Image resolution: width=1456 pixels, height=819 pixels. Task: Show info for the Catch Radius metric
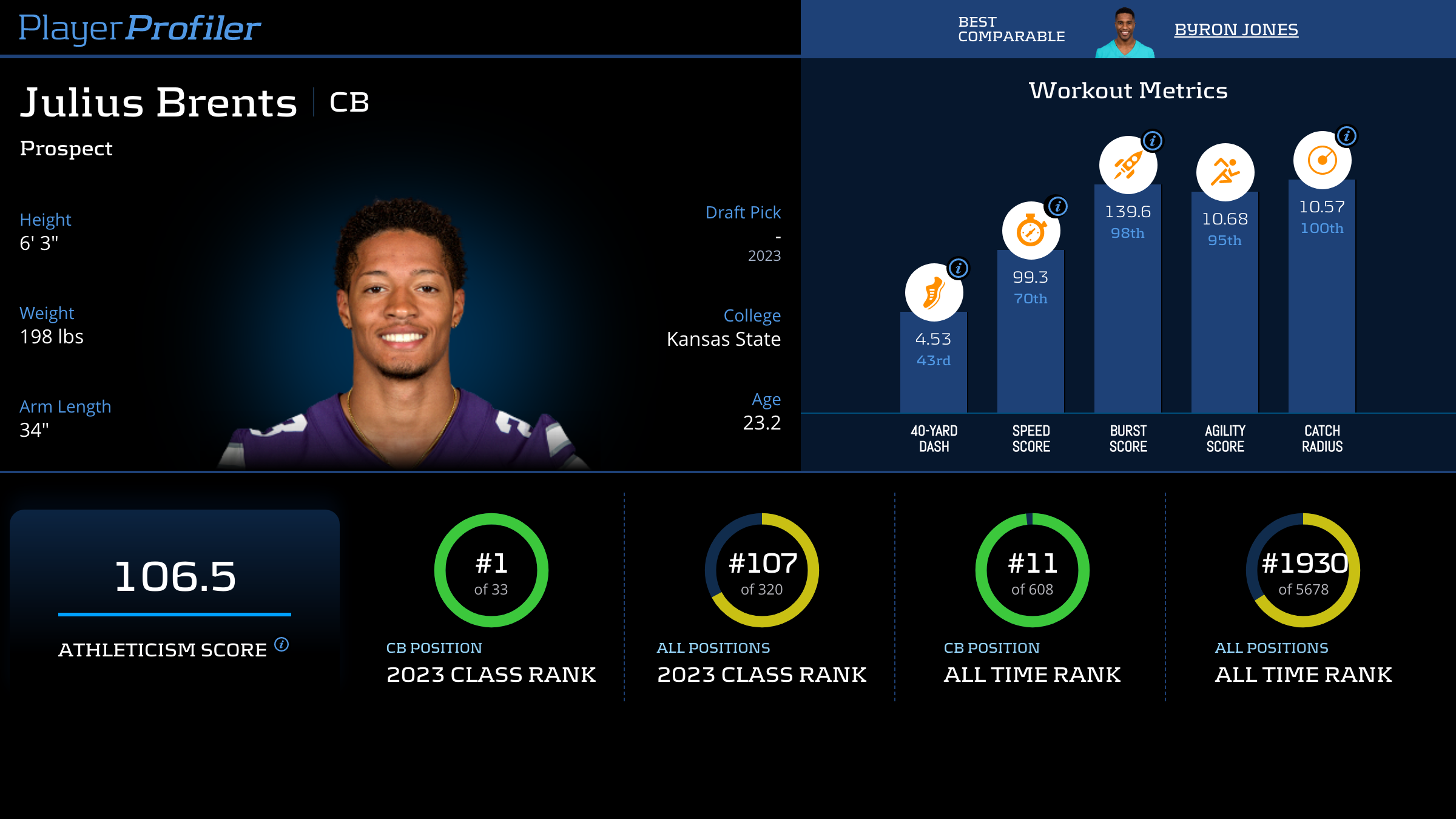1346,136
